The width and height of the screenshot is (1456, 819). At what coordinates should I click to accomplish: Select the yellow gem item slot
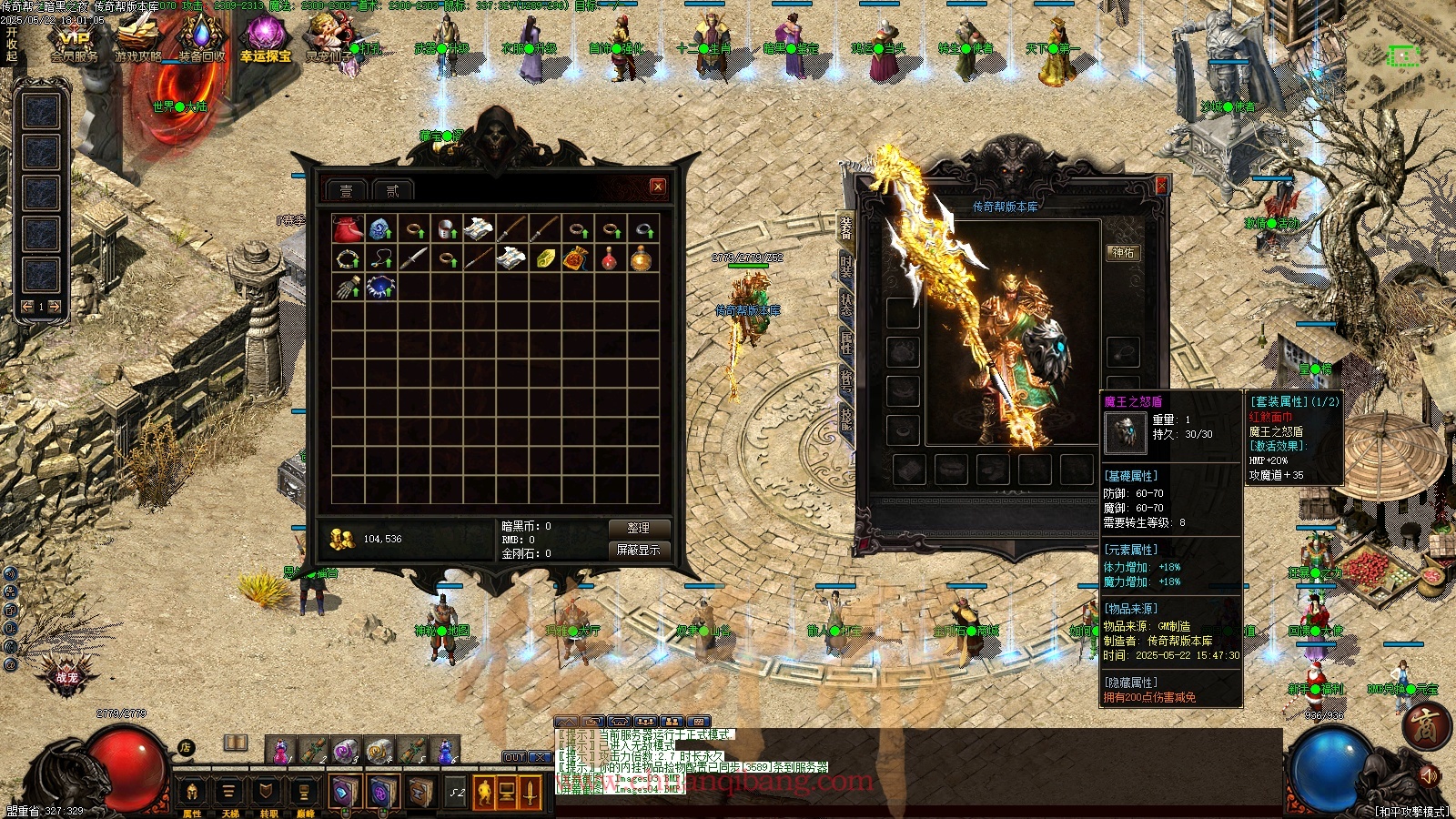(544, 259)
